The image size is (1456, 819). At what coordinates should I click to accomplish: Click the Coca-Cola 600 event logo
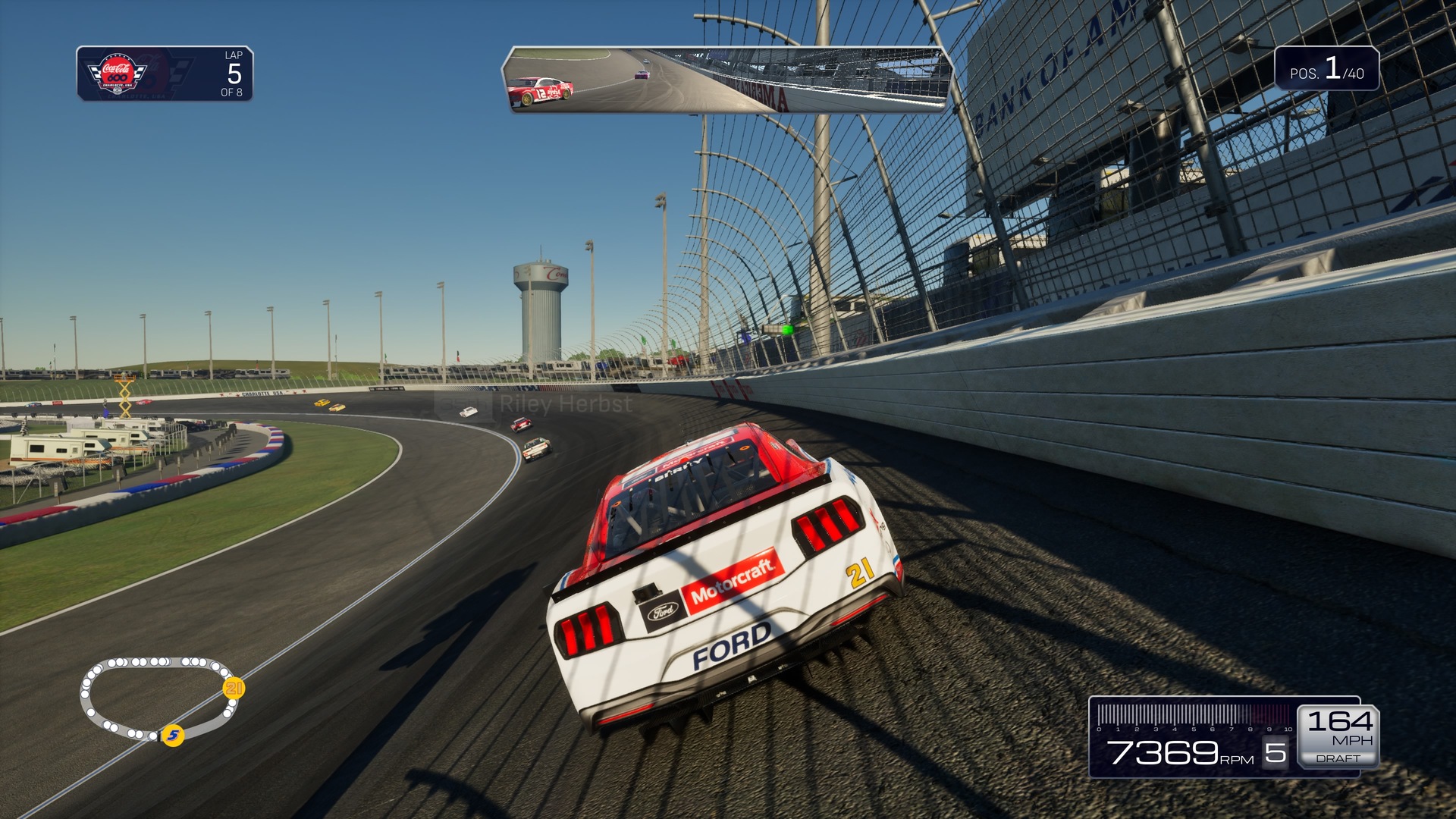tap(118, 74)
